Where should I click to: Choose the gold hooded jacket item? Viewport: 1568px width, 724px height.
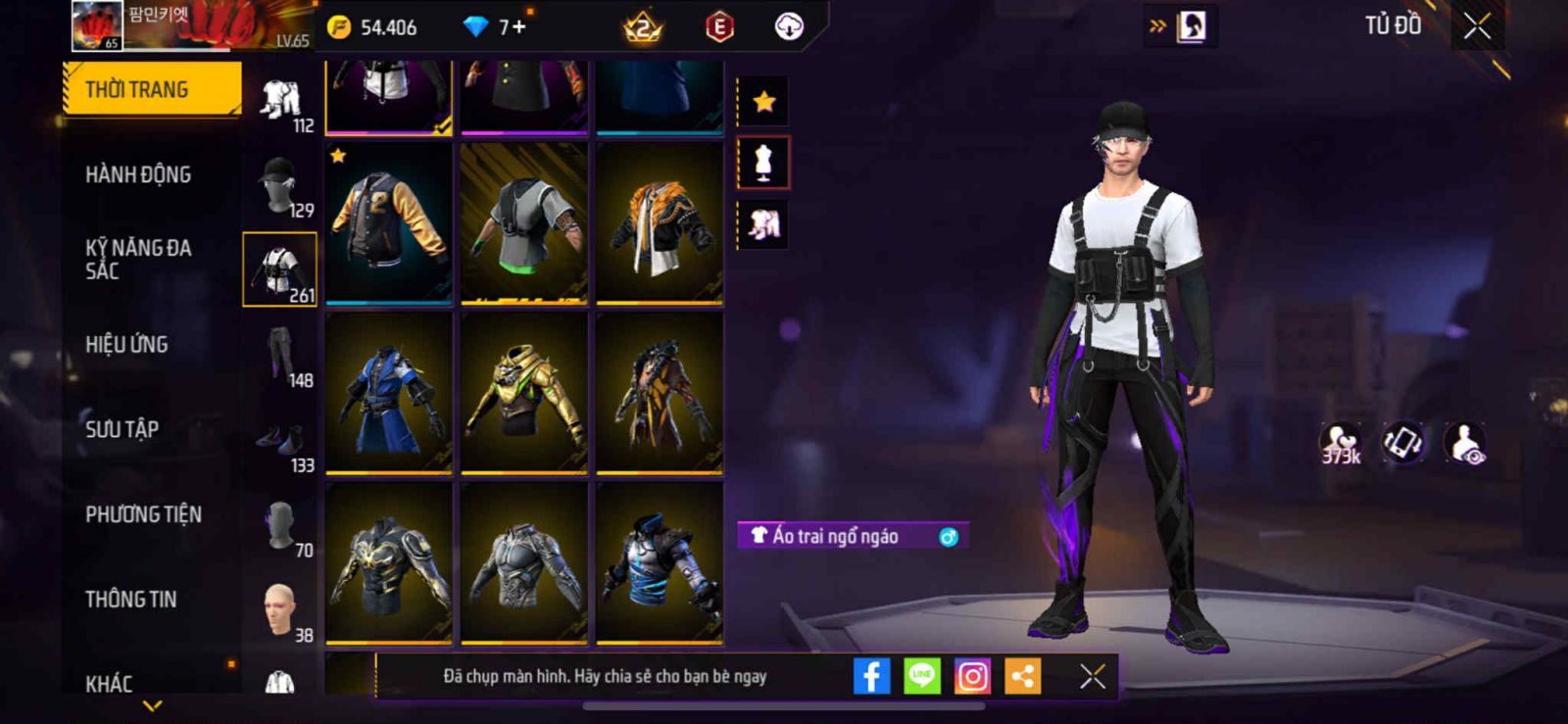524,393
